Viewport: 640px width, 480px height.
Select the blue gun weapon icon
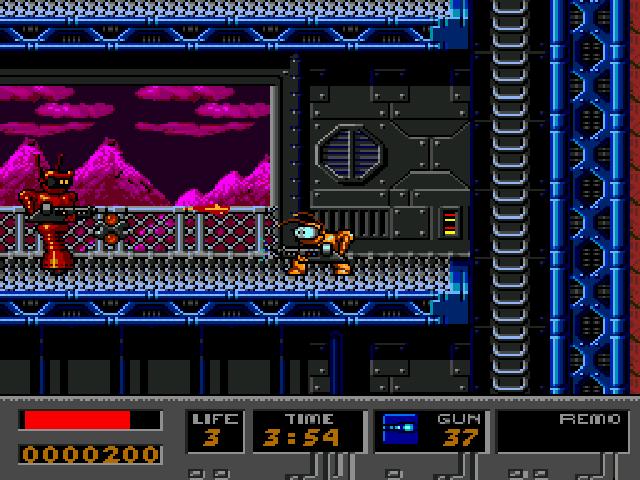[401, 430]
